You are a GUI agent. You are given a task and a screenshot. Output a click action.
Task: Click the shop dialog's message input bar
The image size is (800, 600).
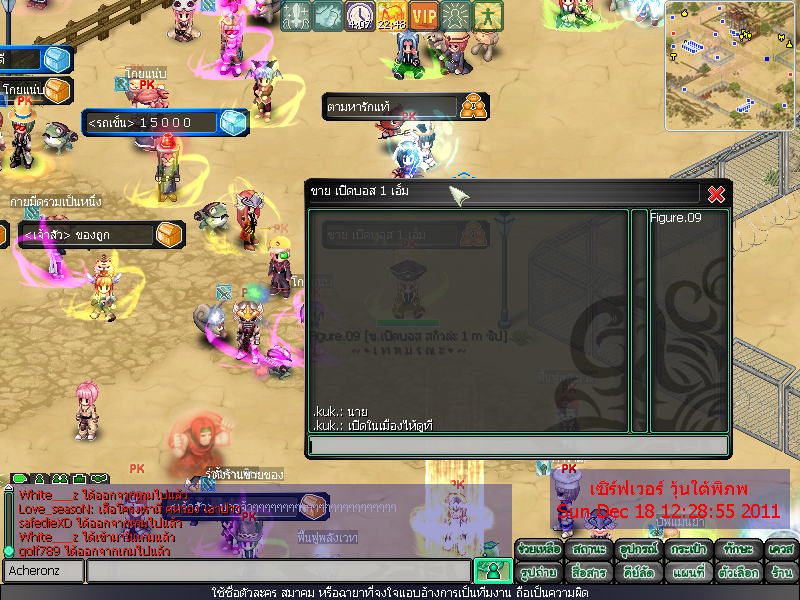point(518,446)
